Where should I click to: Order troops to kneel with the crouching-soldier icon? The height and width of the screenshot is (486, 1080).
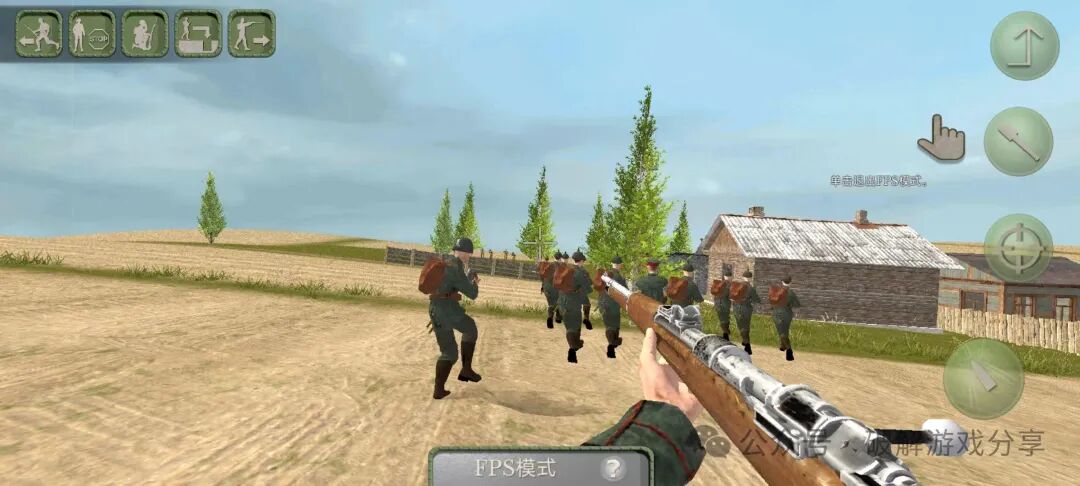145,33
